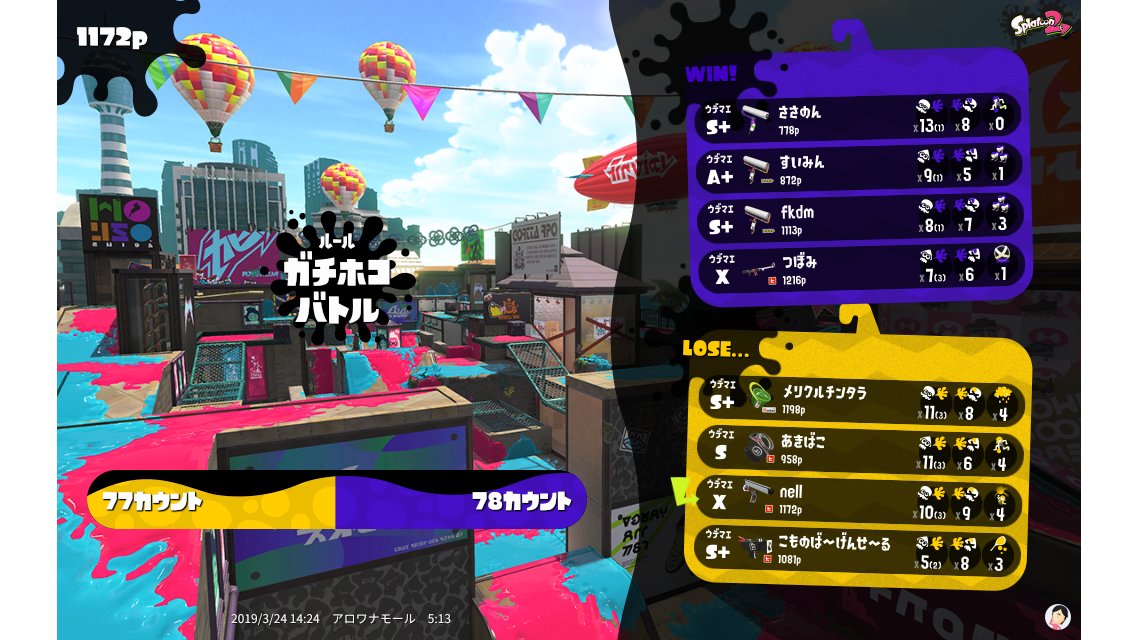Select player ささめん on the winning team
The image size is (1138, 640).
[860, 116]
